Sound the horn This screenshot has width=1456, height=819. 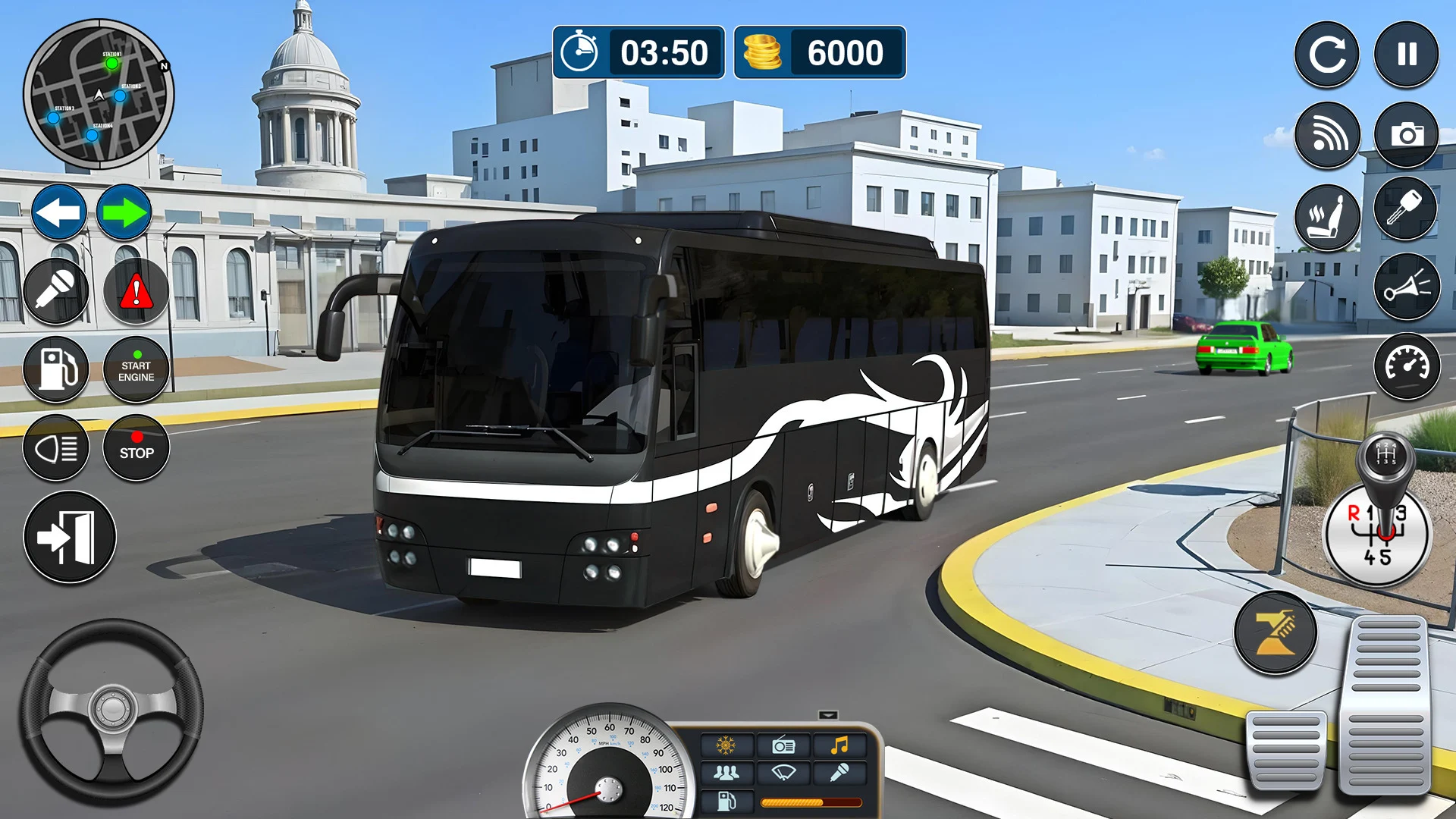(1407, 287)
